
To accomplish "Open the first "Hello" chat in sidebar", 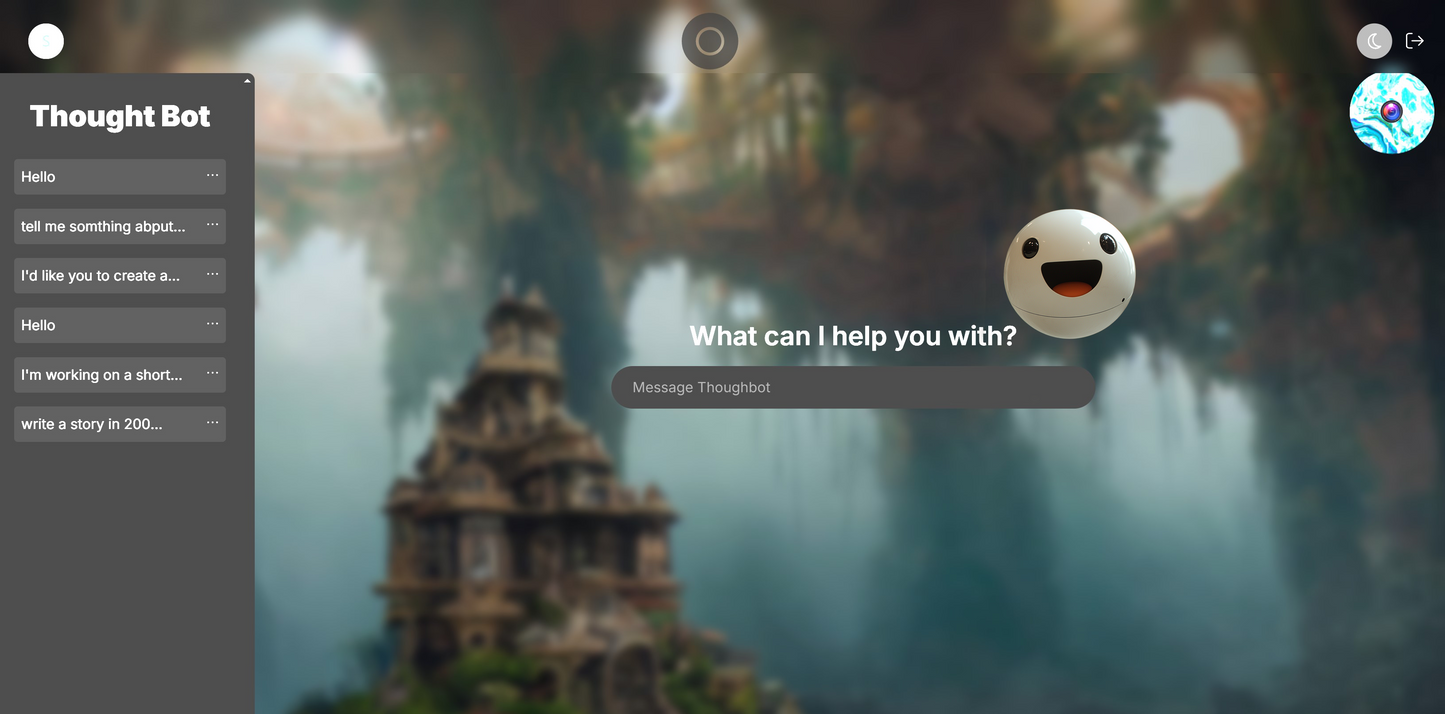I will click(100, 177).
